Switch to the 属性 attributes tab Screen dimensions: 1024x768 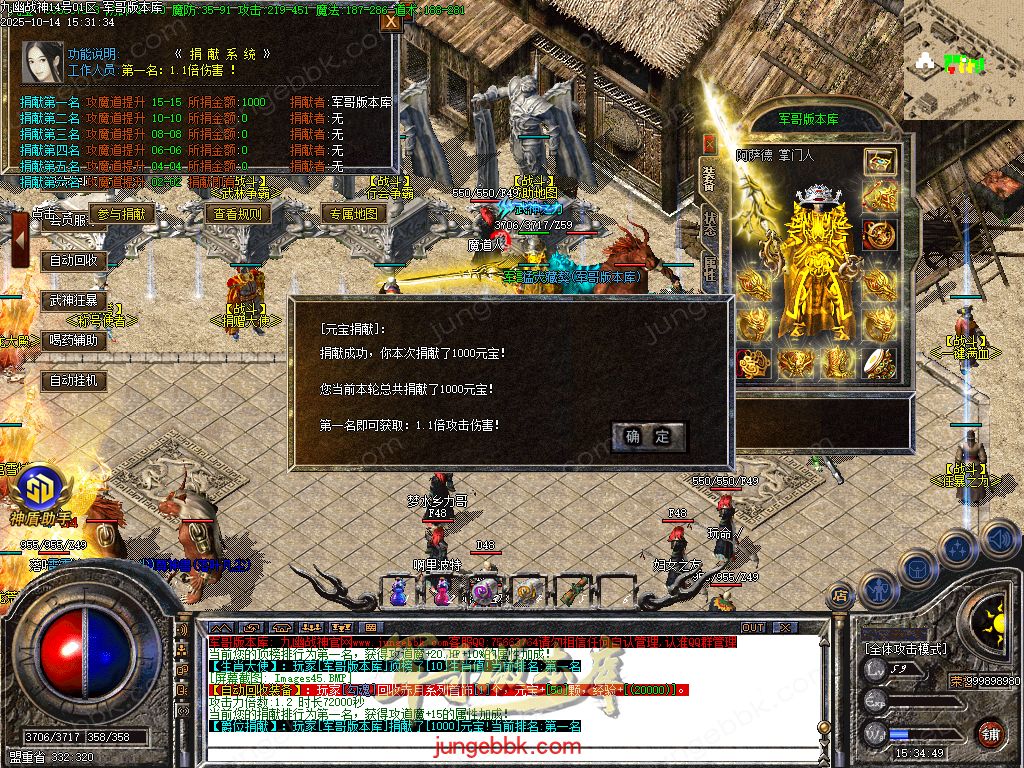coord(709,268)
